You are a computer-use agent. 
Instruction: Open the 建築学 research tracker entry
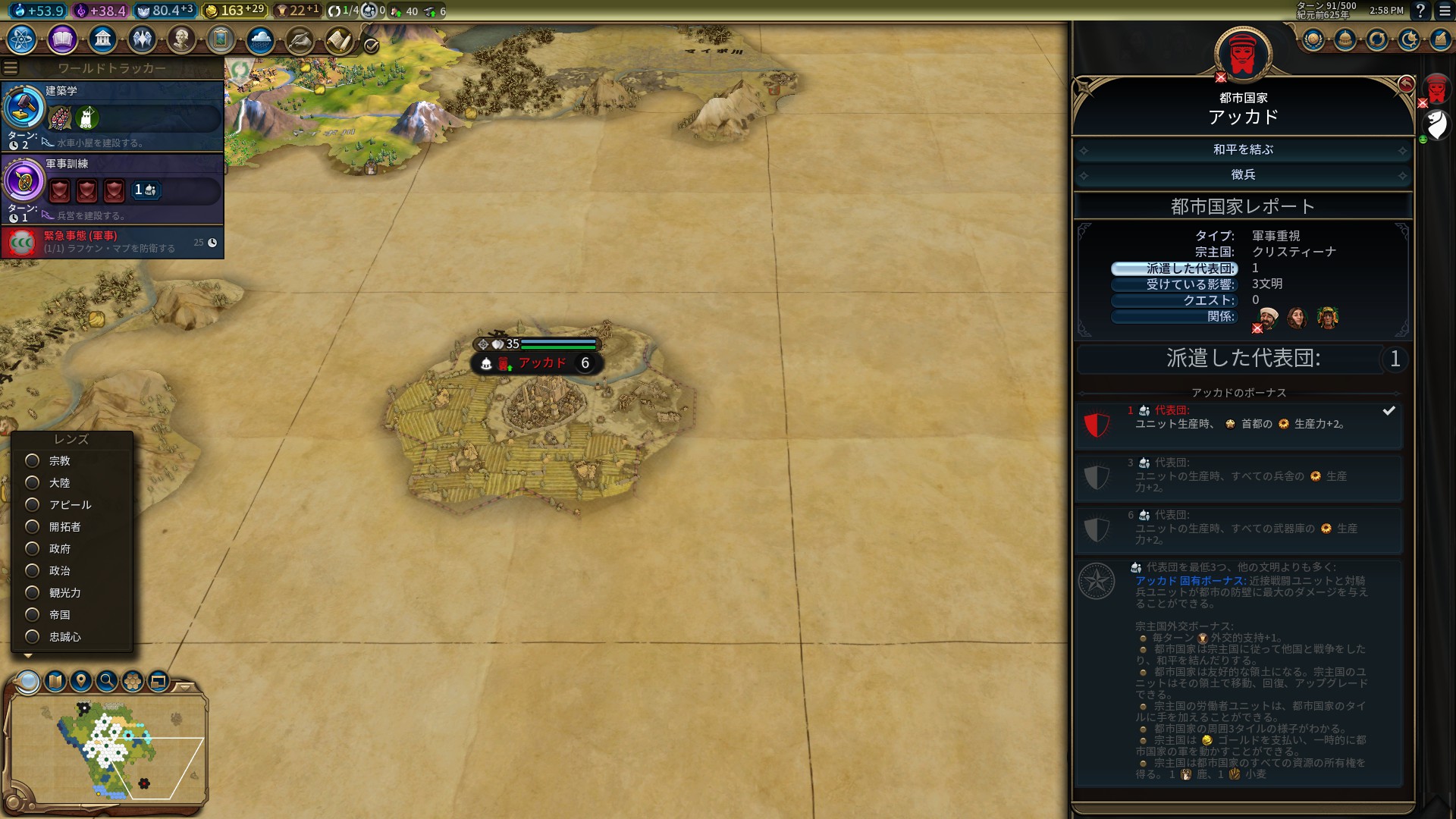(x=112, y=116)
